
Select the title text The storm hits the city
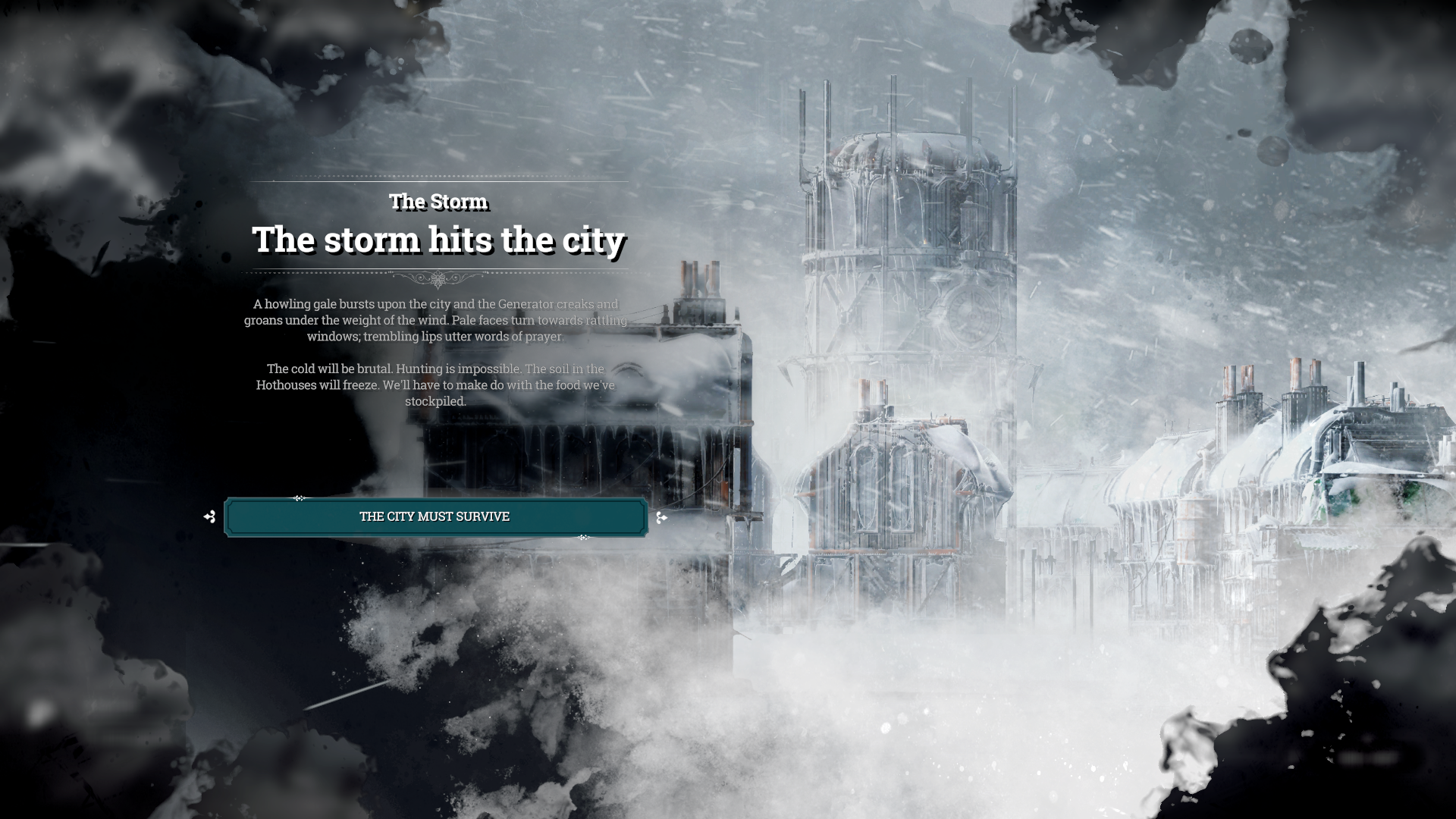tap(440, 240)
